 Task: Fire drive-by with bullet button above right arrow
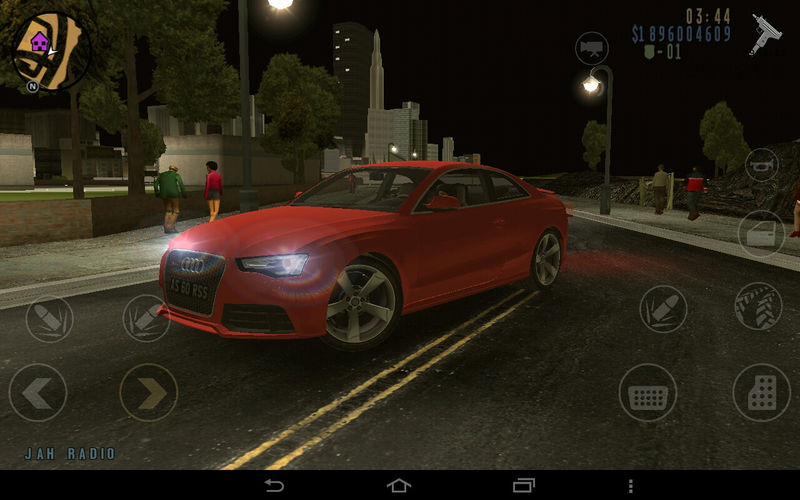click(146, 319)
